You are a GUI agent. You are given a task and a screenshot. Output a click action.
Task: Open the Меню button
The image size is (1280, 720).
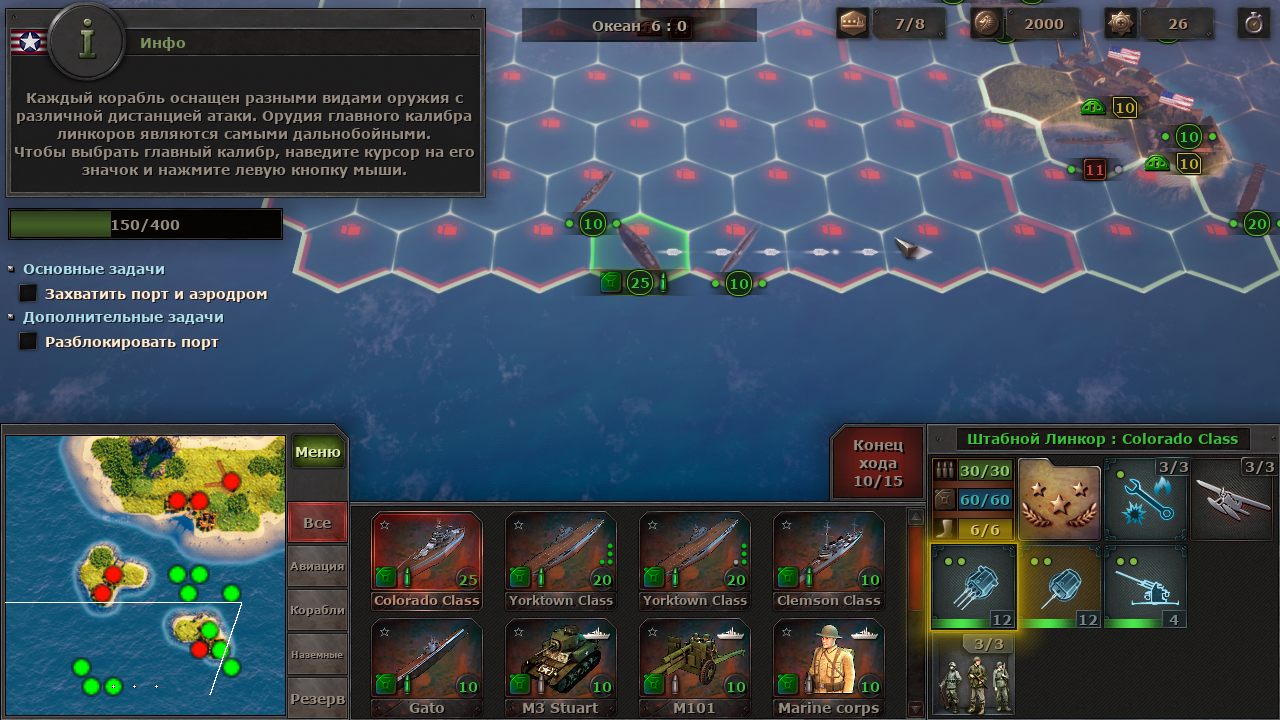[x=318, y=452]
